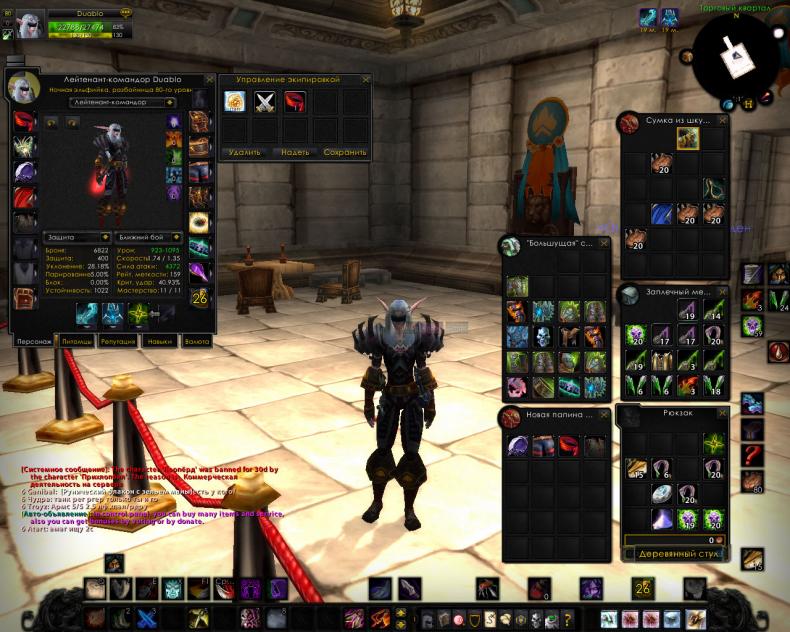Click the Надеть button to equip set

[x=294, y=153]
